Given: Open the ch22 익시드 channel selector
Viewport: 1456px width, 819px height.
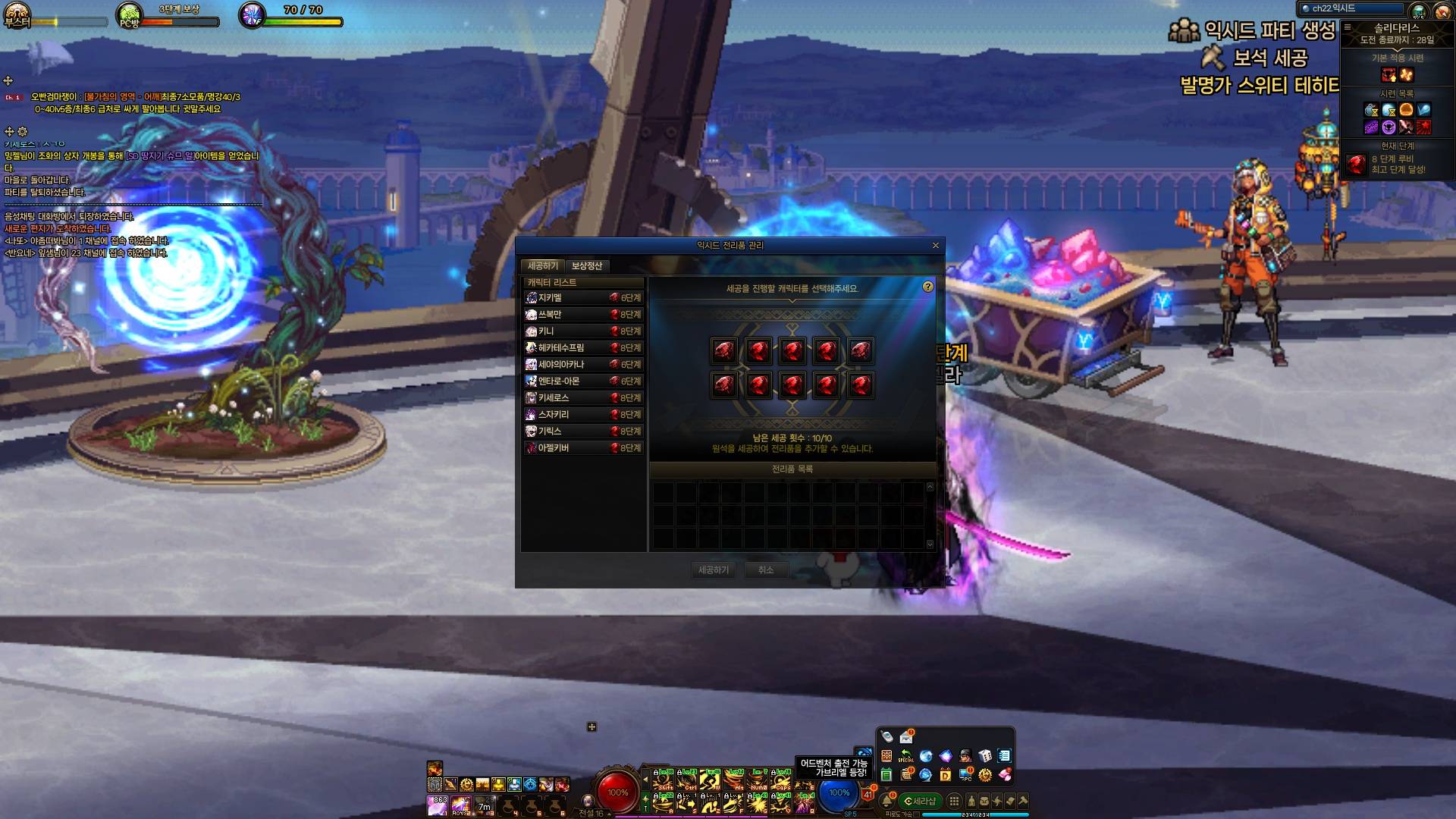Looking at the screenshot, I should [x=1351, y=8].
